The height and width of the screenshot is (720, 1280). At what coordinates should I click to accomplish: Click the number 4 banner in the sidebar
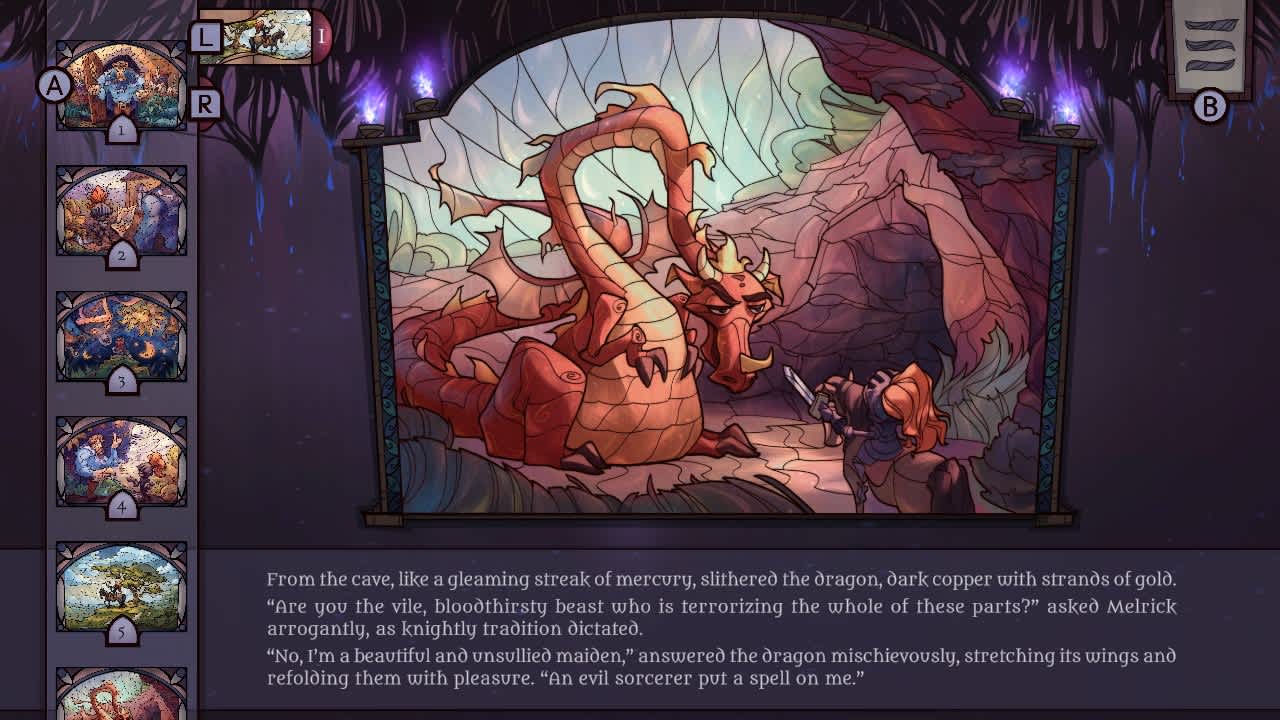click(x=120, y=509)
